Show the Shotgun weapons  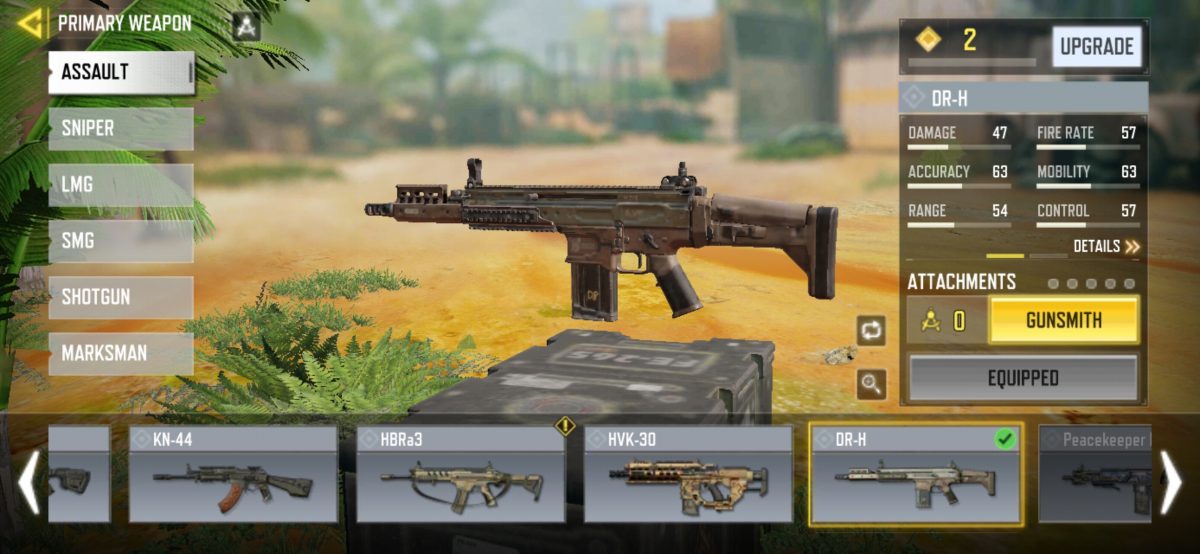(121, 297)
